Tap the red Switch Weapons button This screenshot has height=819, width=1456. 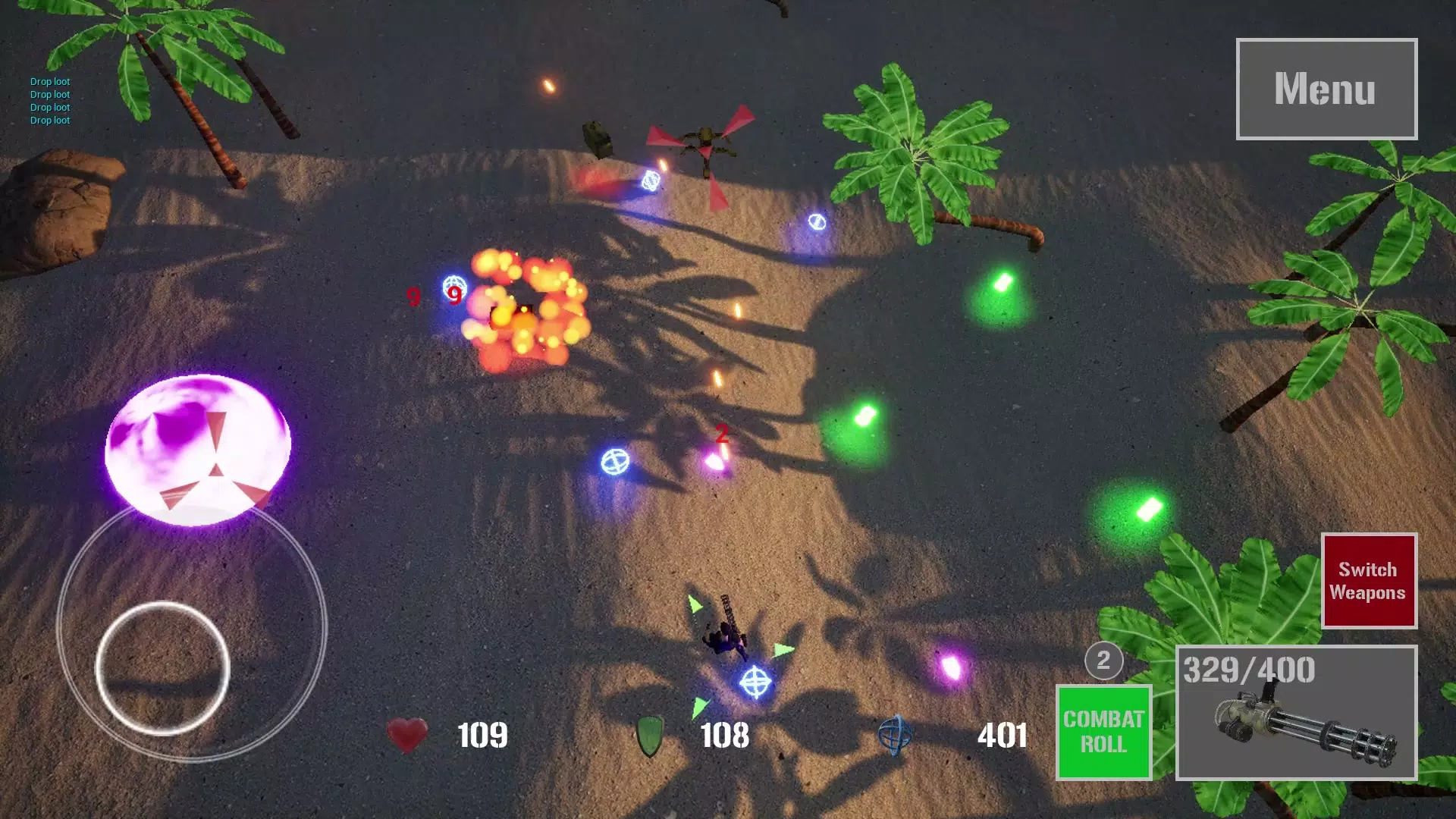click(x=1368, y=581)
